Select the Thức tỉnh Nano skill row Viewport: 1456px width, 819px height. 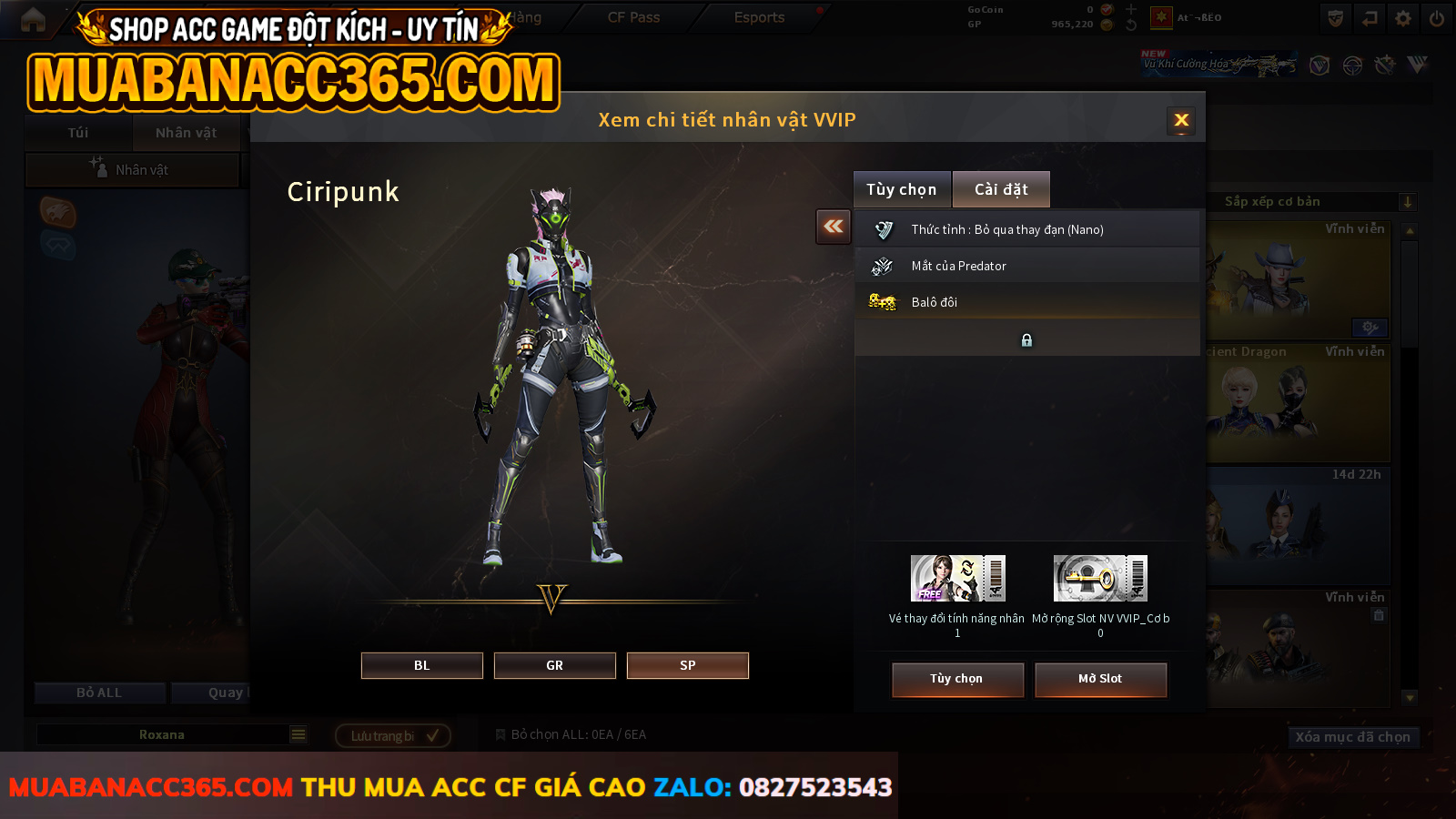point(1026,229)
